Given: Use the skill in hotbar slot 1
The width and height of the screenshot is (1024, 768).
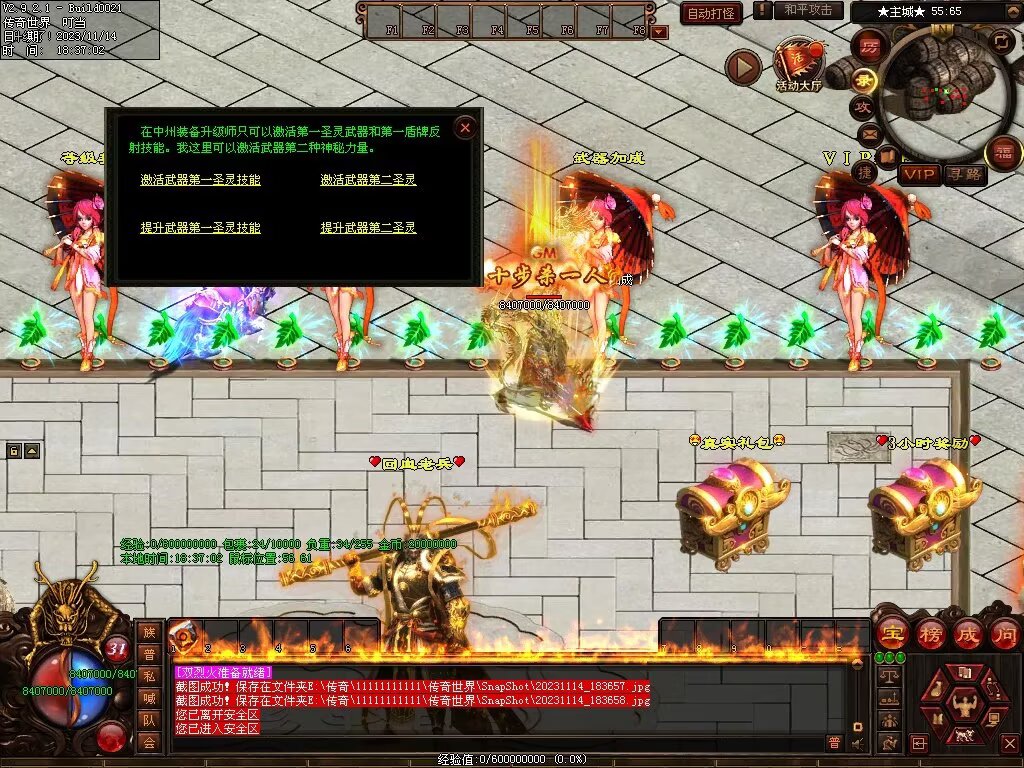Looking at the screenshot, I should click(183, 635).
